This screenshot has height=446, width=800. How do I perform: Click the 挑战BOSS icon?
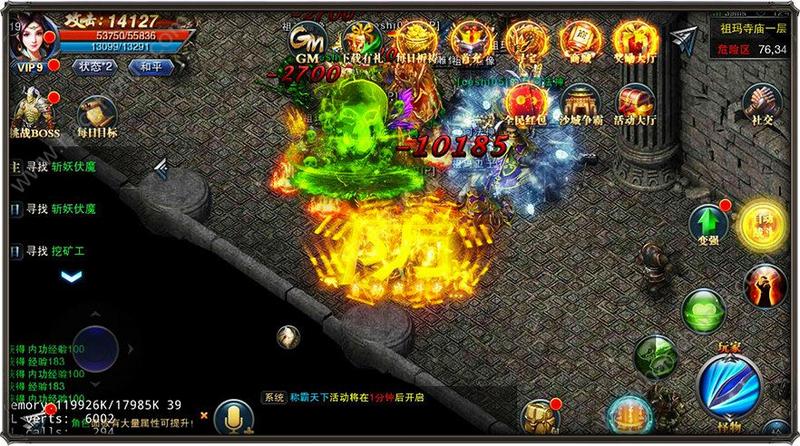[x=30, y=115]
